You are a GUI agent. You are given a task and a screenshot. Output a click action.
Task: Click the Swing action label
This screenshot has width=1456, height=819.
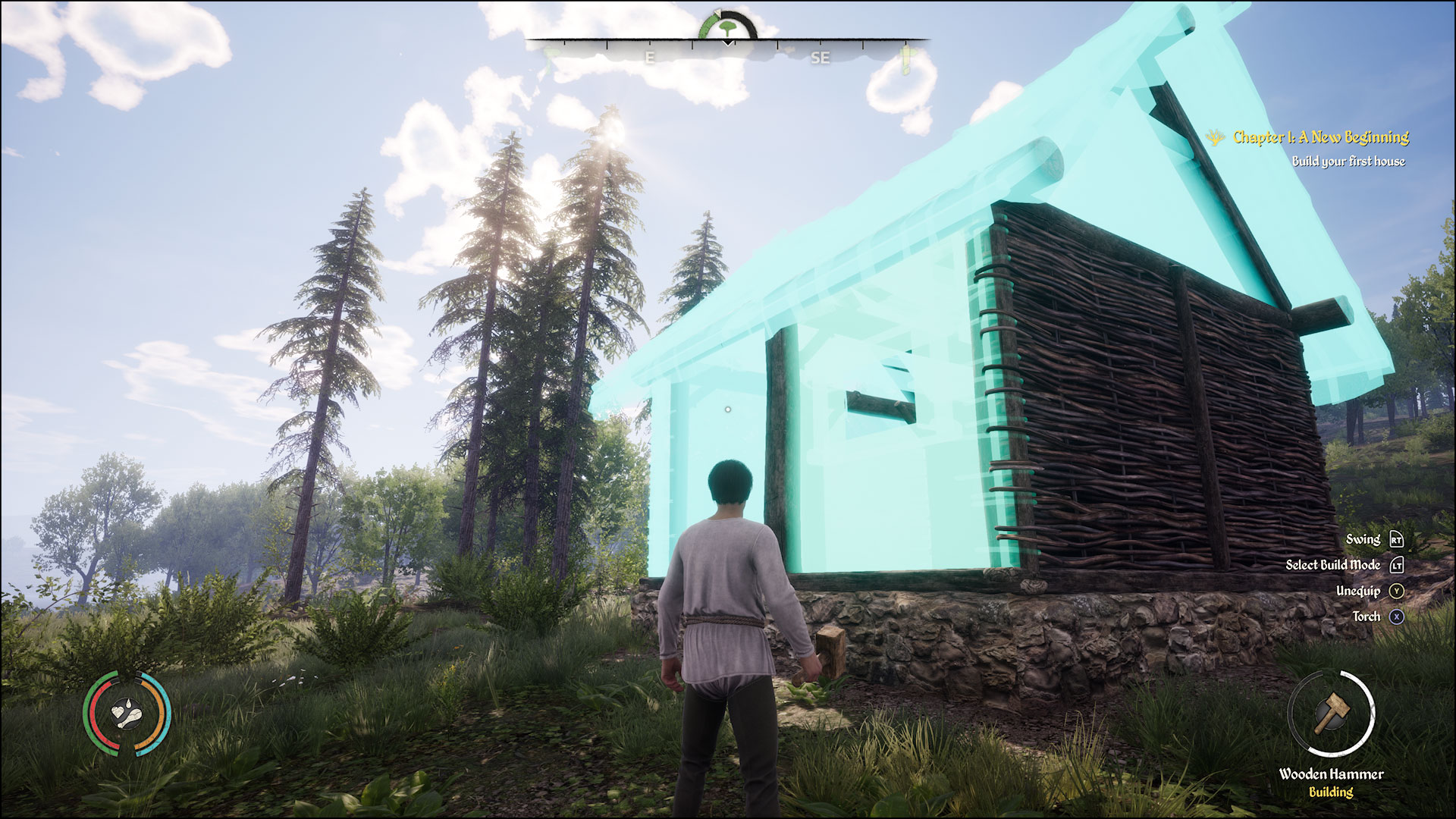(x=1363, y=539)
